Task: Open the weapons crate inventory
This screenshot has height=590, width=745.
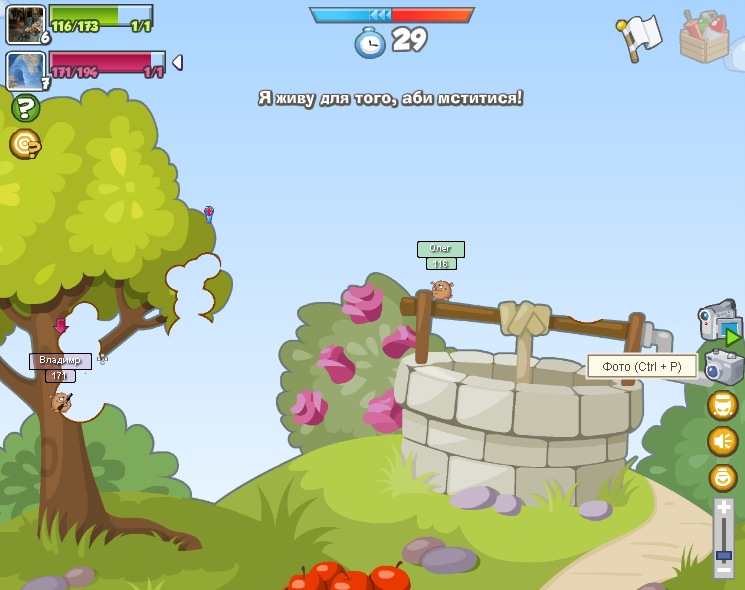Action: 703,37
